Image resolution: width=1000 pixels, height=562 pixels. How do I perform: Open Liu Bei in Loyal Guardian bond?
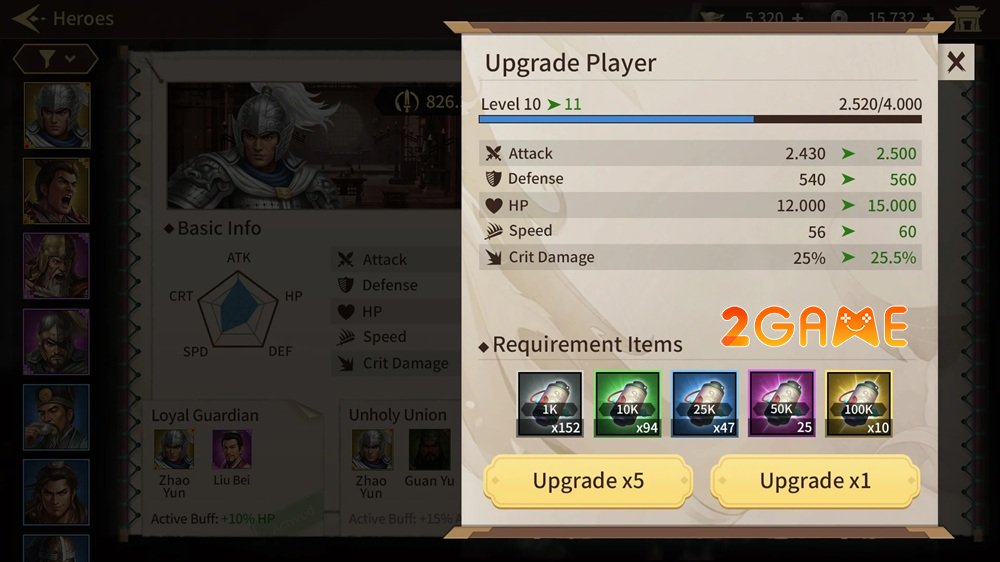coord(232,450)
